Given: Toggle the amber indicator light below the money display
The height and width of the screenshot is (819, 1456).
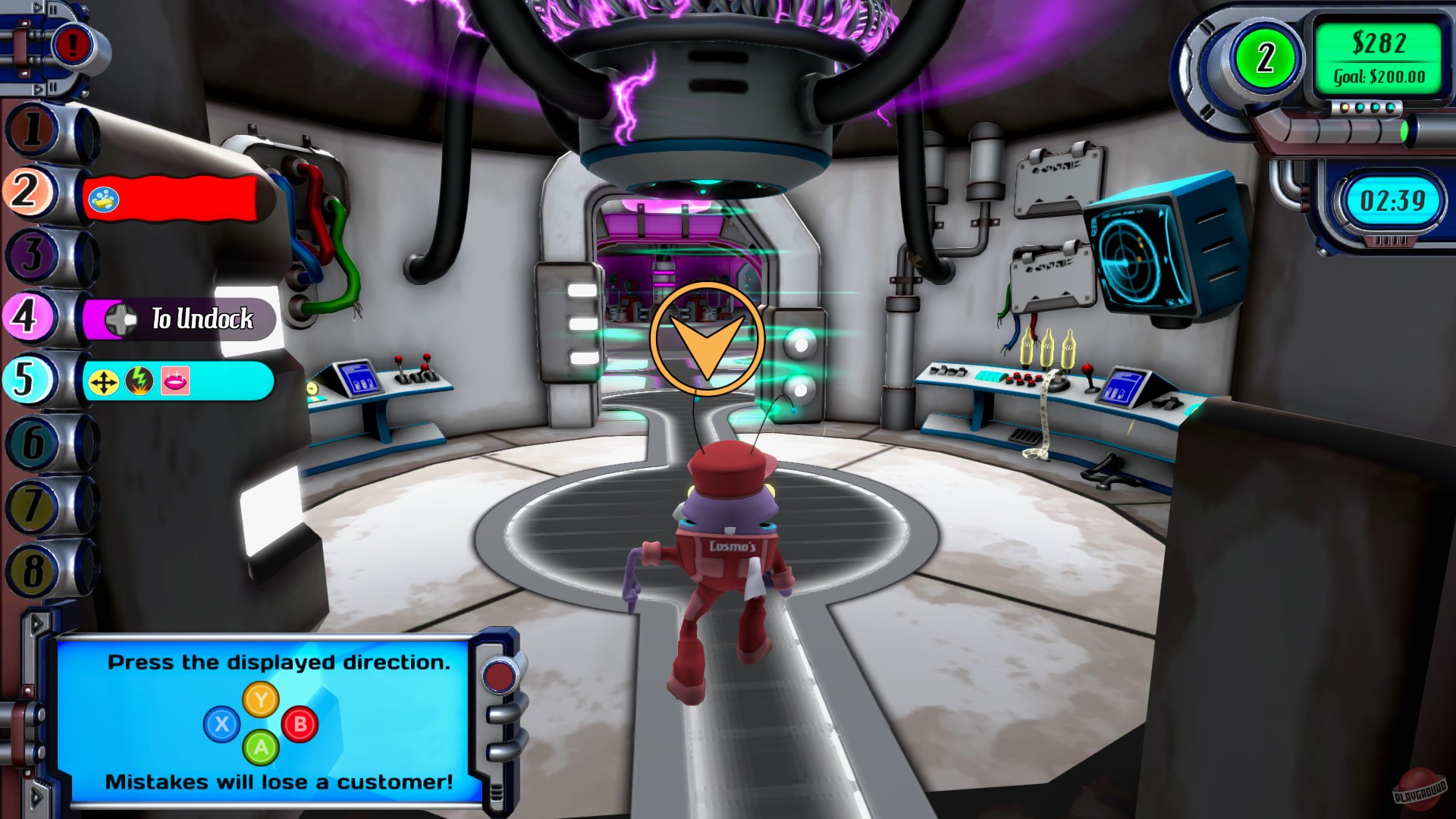Looking at the screenshot, I should pos(1345,107).
